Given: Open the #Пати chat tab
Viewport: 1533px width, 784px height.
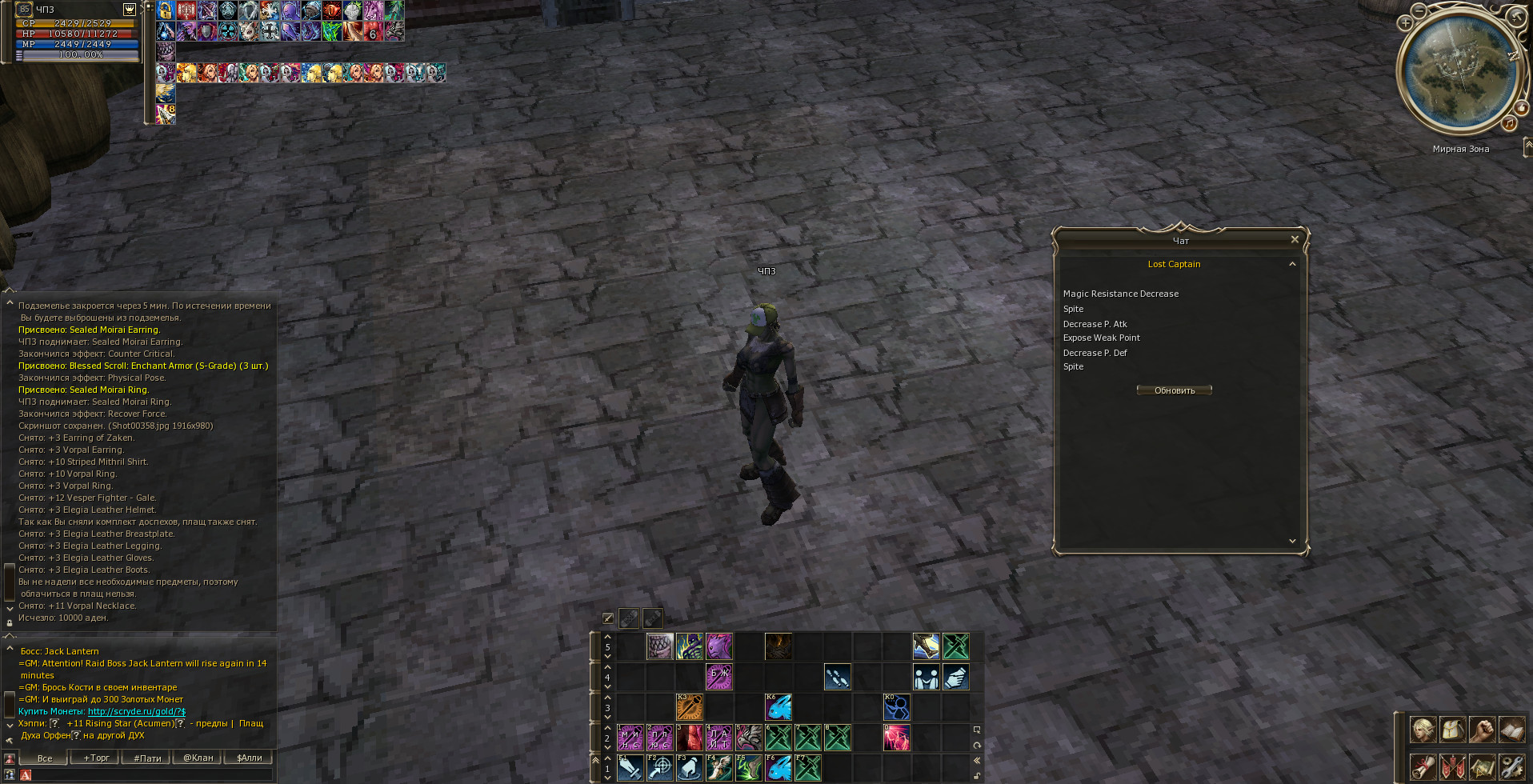Looking at the screenshot, I should 147,758.
